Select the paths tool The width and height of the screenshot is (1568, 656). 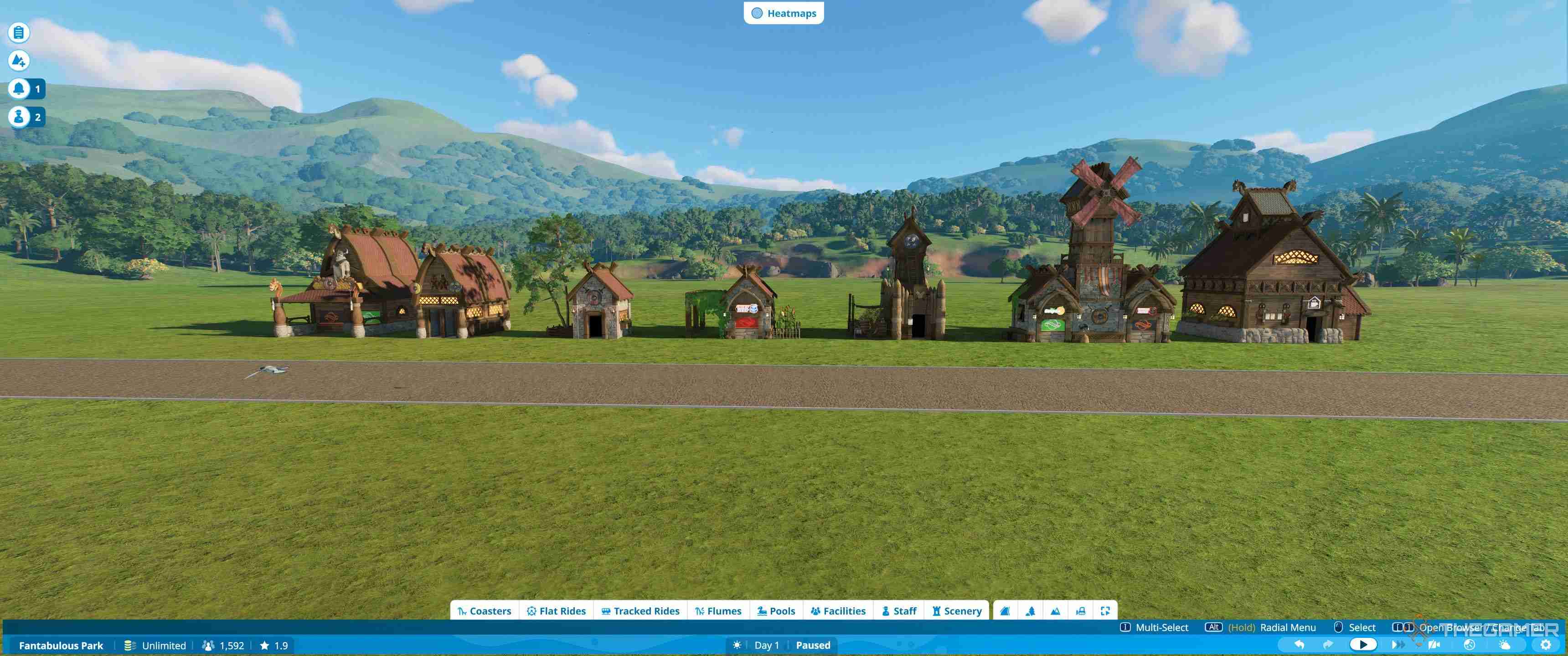point(1004,611)
